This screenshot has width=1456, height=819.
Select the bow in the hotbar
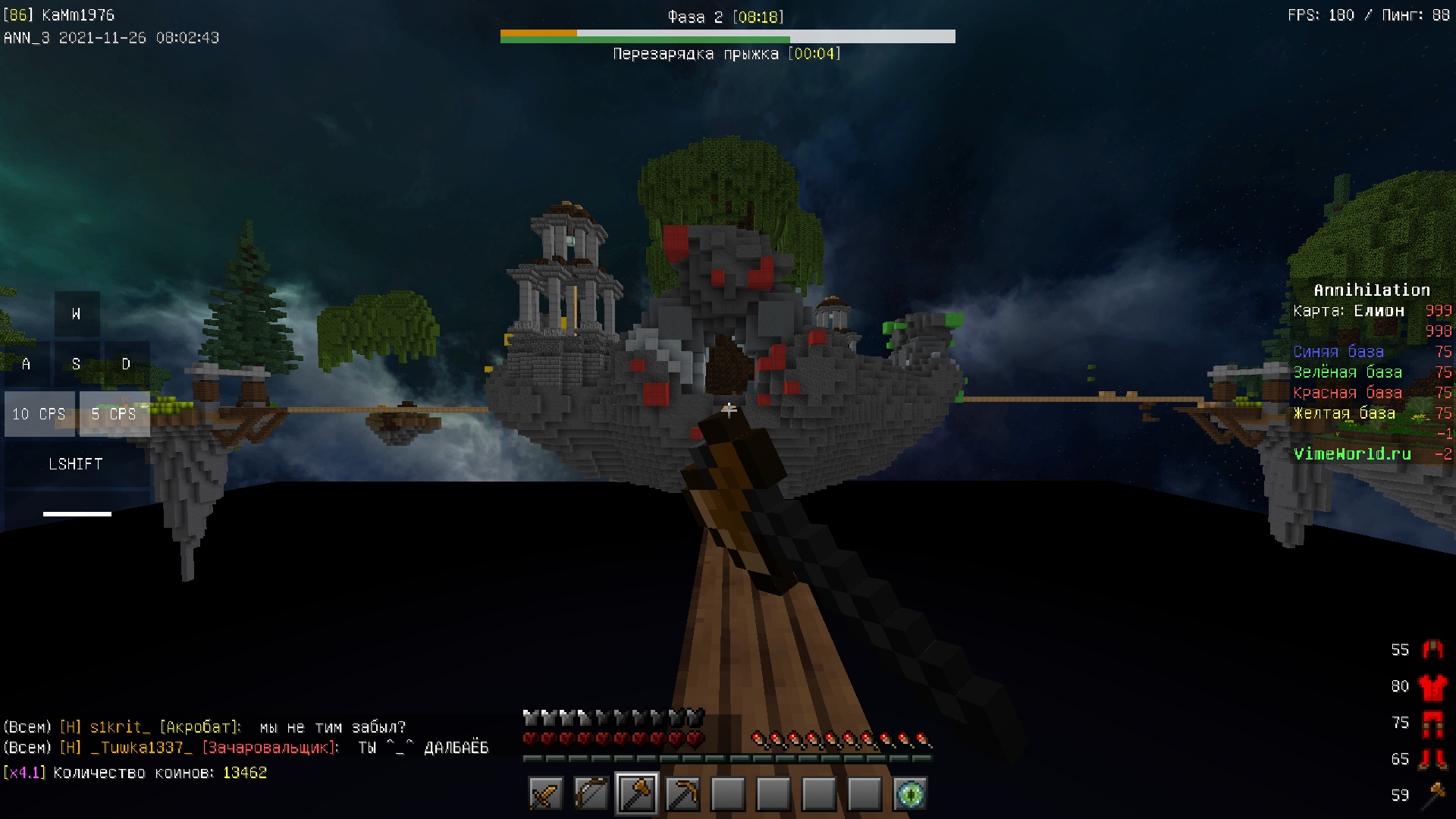coord(591,795)
